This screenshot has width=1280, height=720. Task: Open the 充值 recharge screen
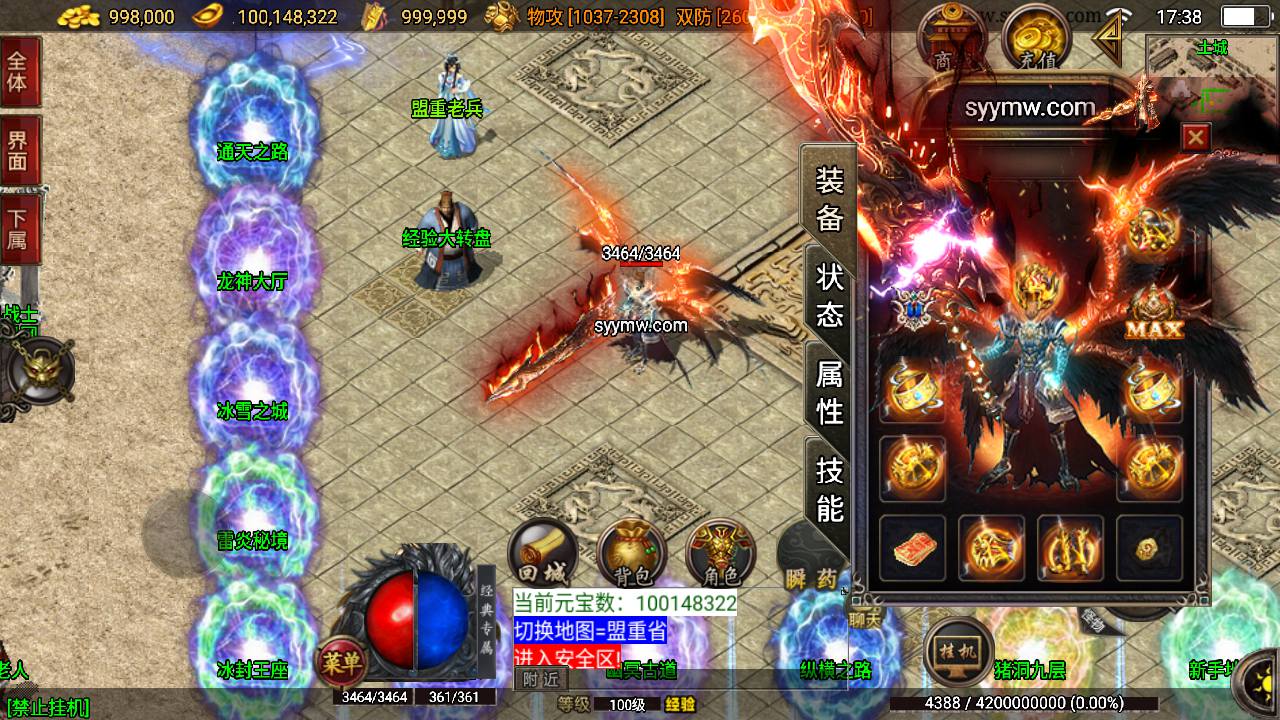point(1036,40)
